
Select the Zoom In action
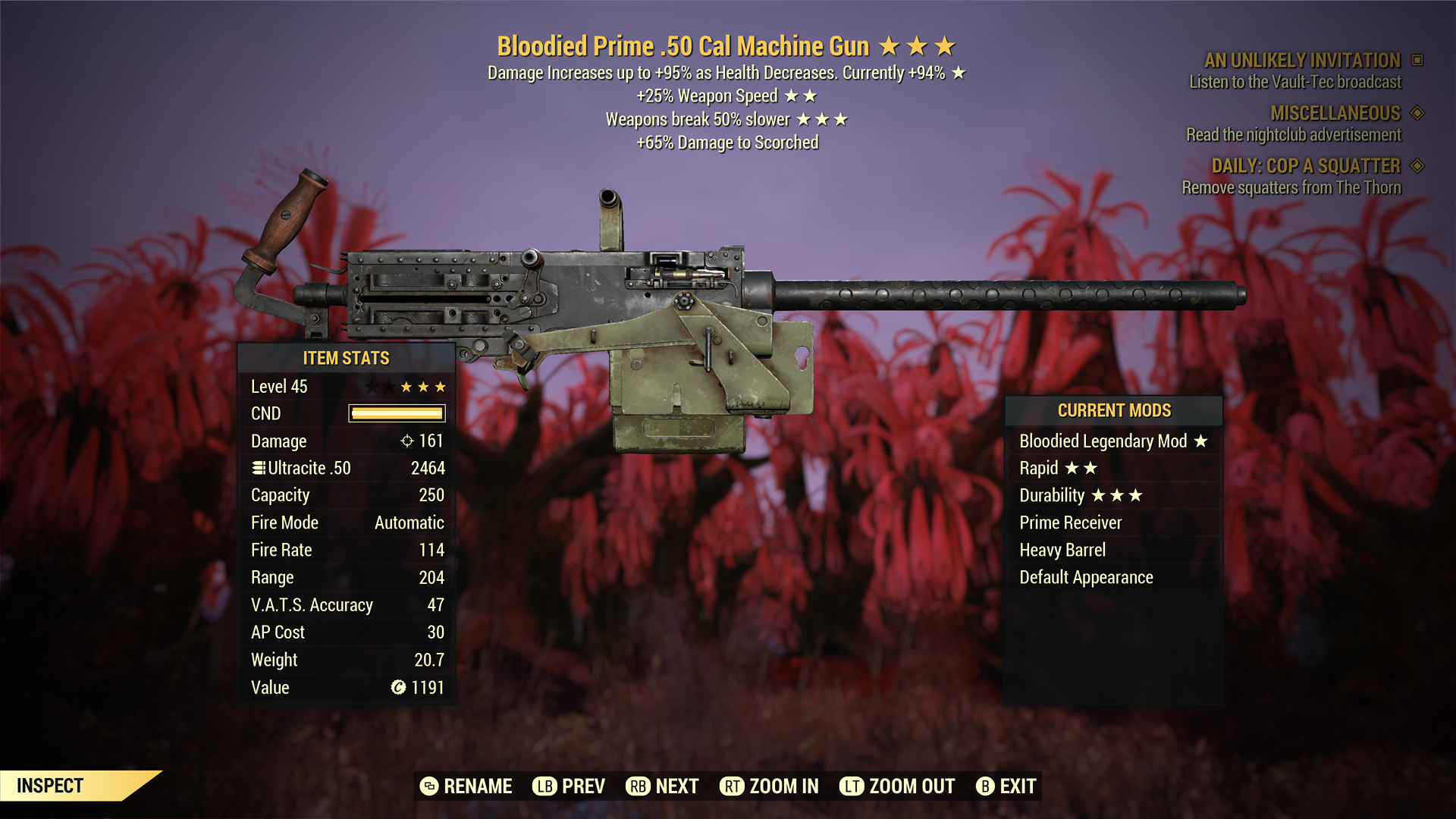(770, 786)
